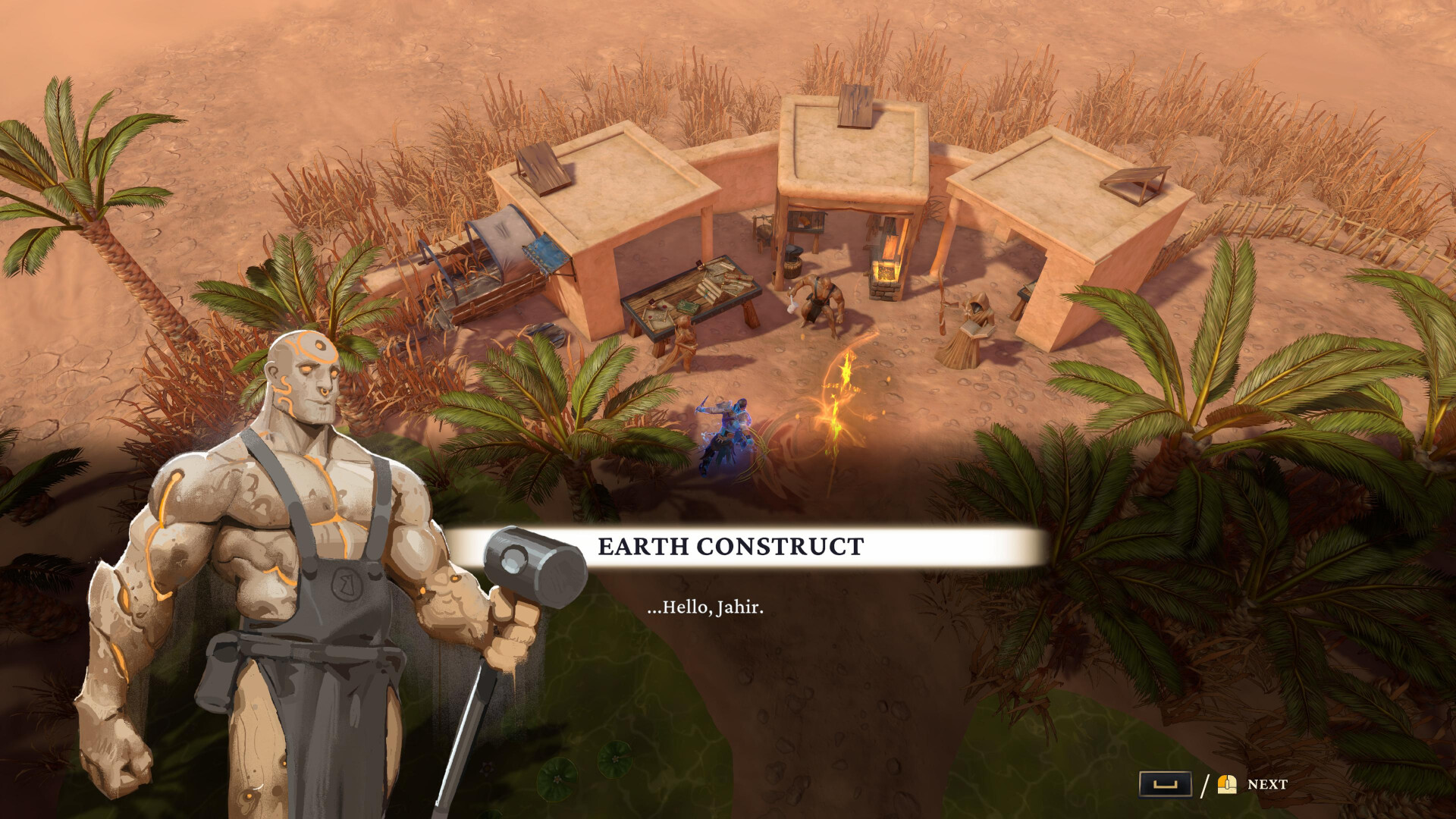Screen dimensions: 1456x819
Task: Click the dialogue line Hello, Jahir
Action: click(x=705, y=607)
